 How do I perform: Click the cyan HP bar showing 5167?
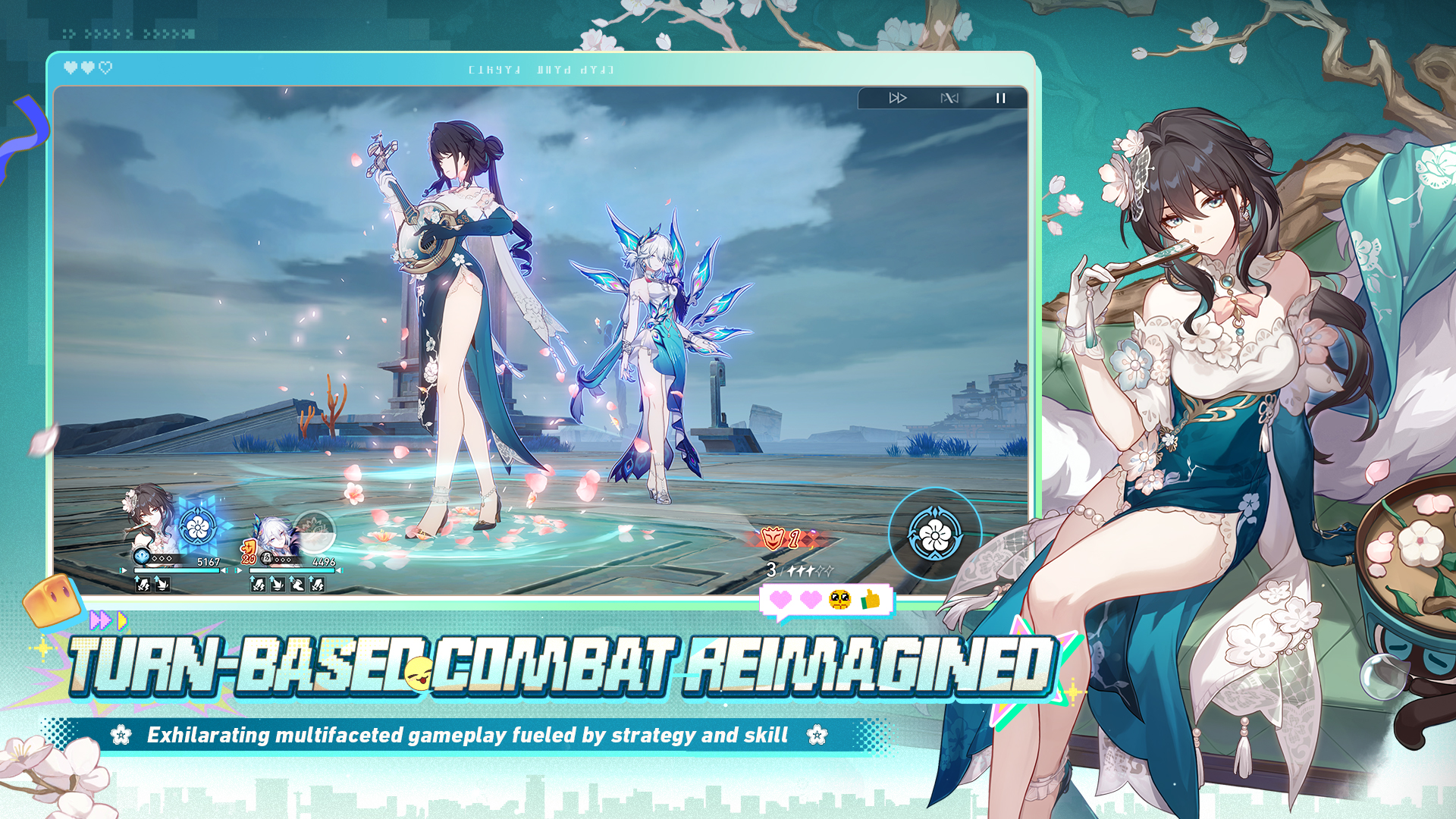177,570
